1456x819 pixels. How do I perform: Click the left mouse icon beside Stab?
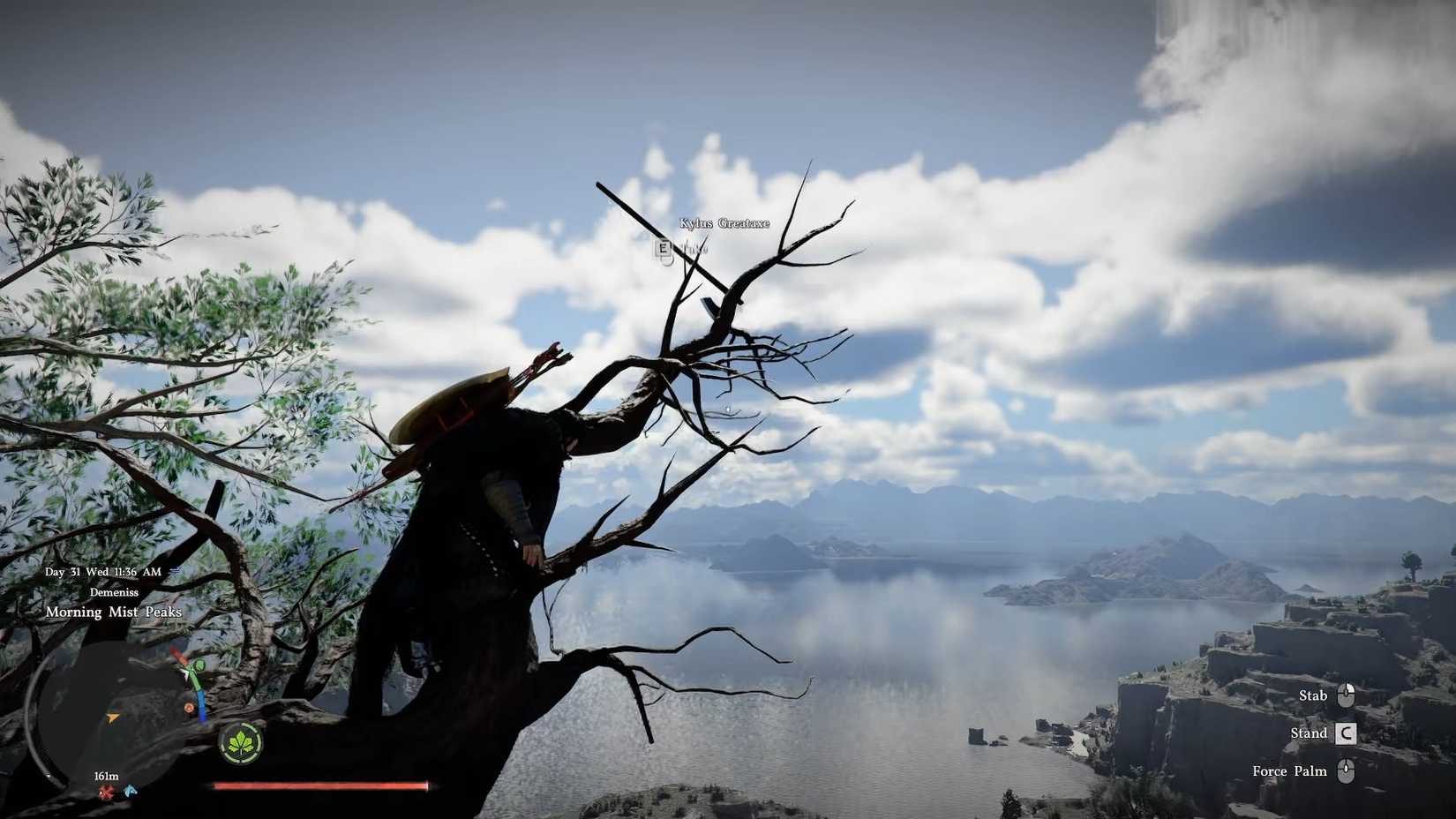(x=1346, y=695)
